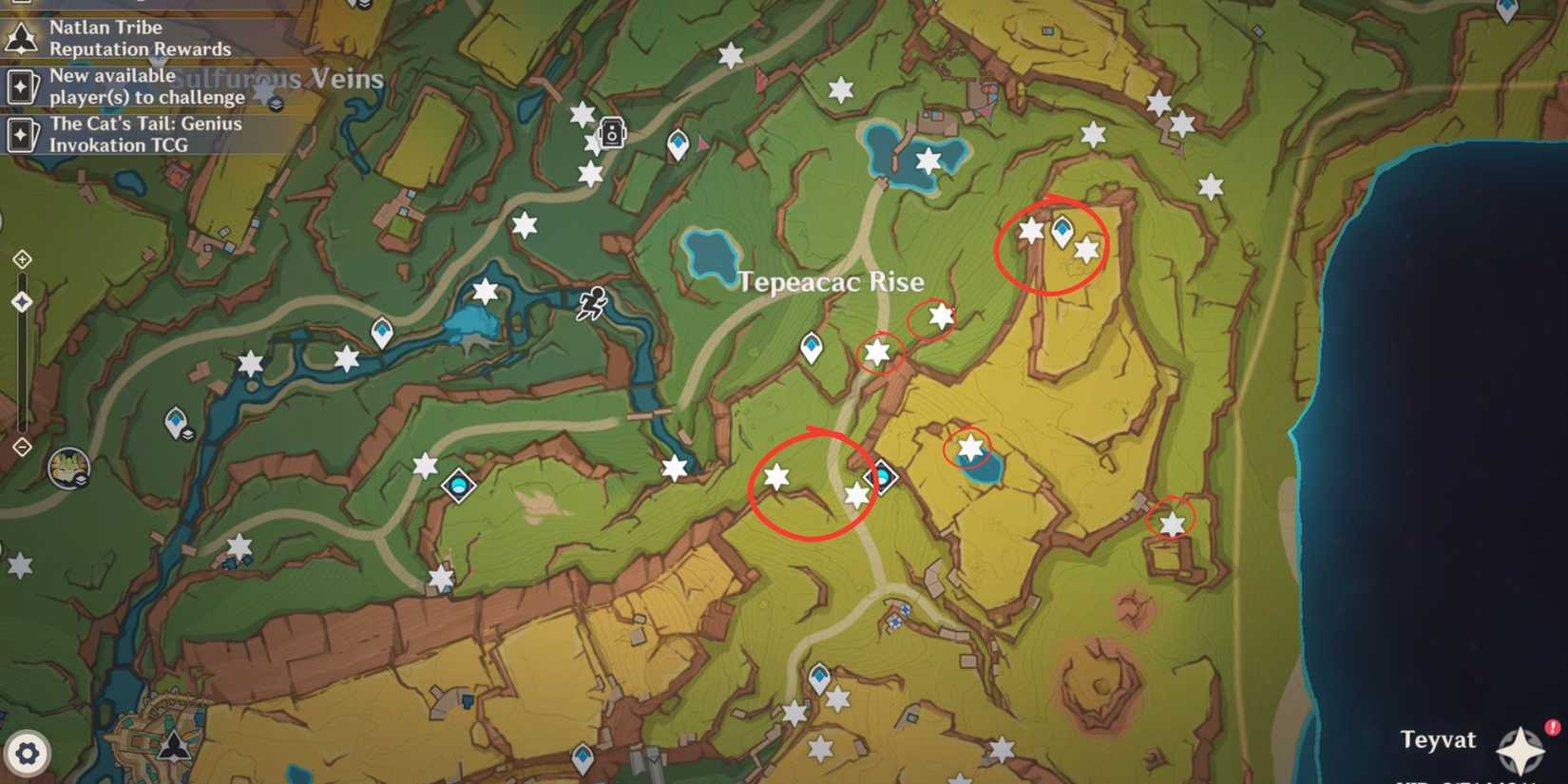Click the teleport waypoint near the bottom-center road
The height and width of the screenshot is (784, 1568).
point(818,677)
